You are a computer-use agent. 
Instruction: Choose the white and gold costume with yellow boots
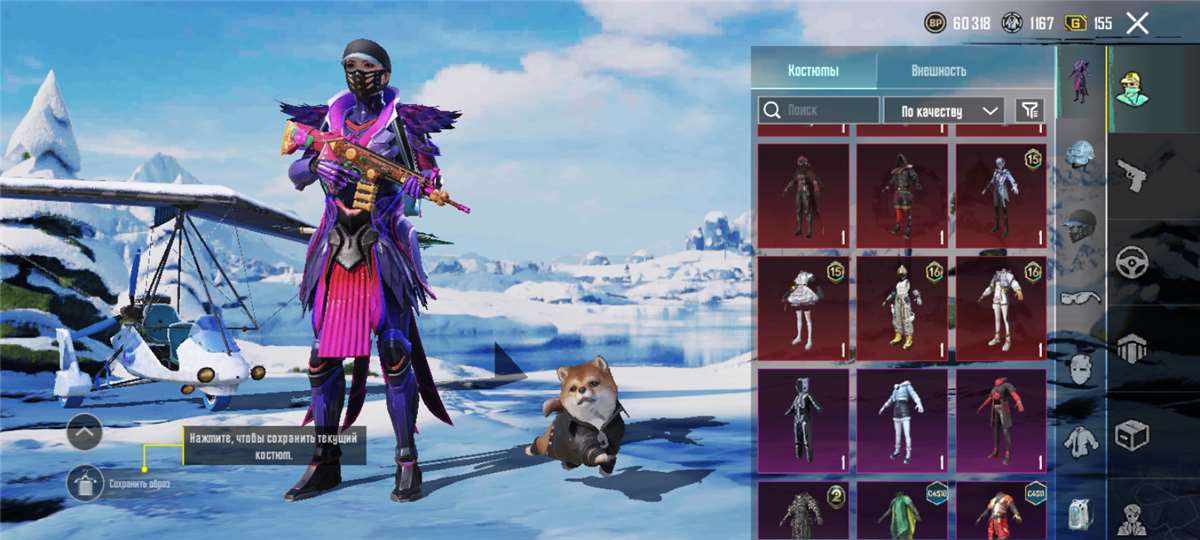(x=902, y=307)
